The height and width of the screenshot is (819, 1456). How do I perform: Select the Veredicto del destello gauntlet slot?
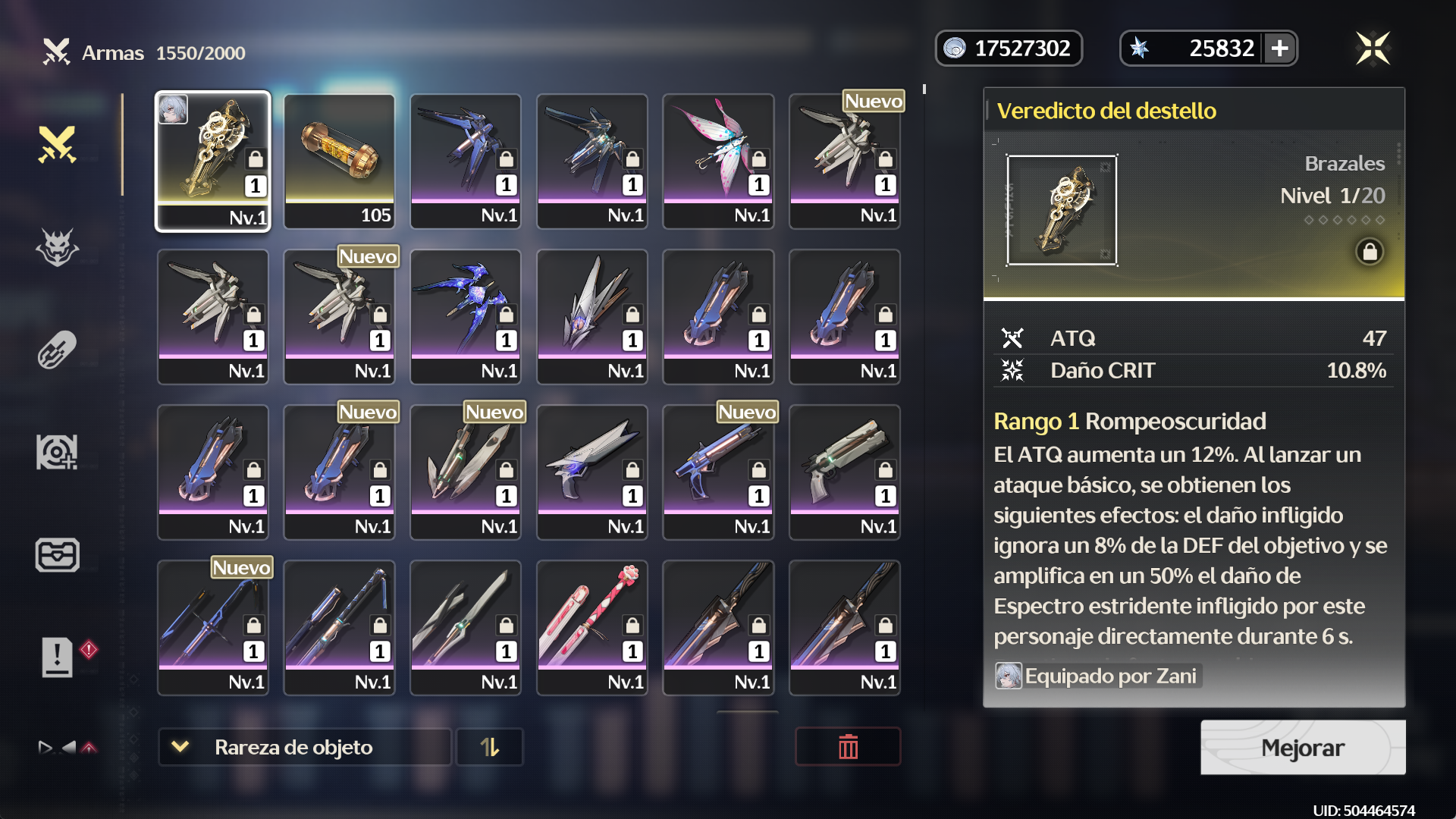click(213, 161)
